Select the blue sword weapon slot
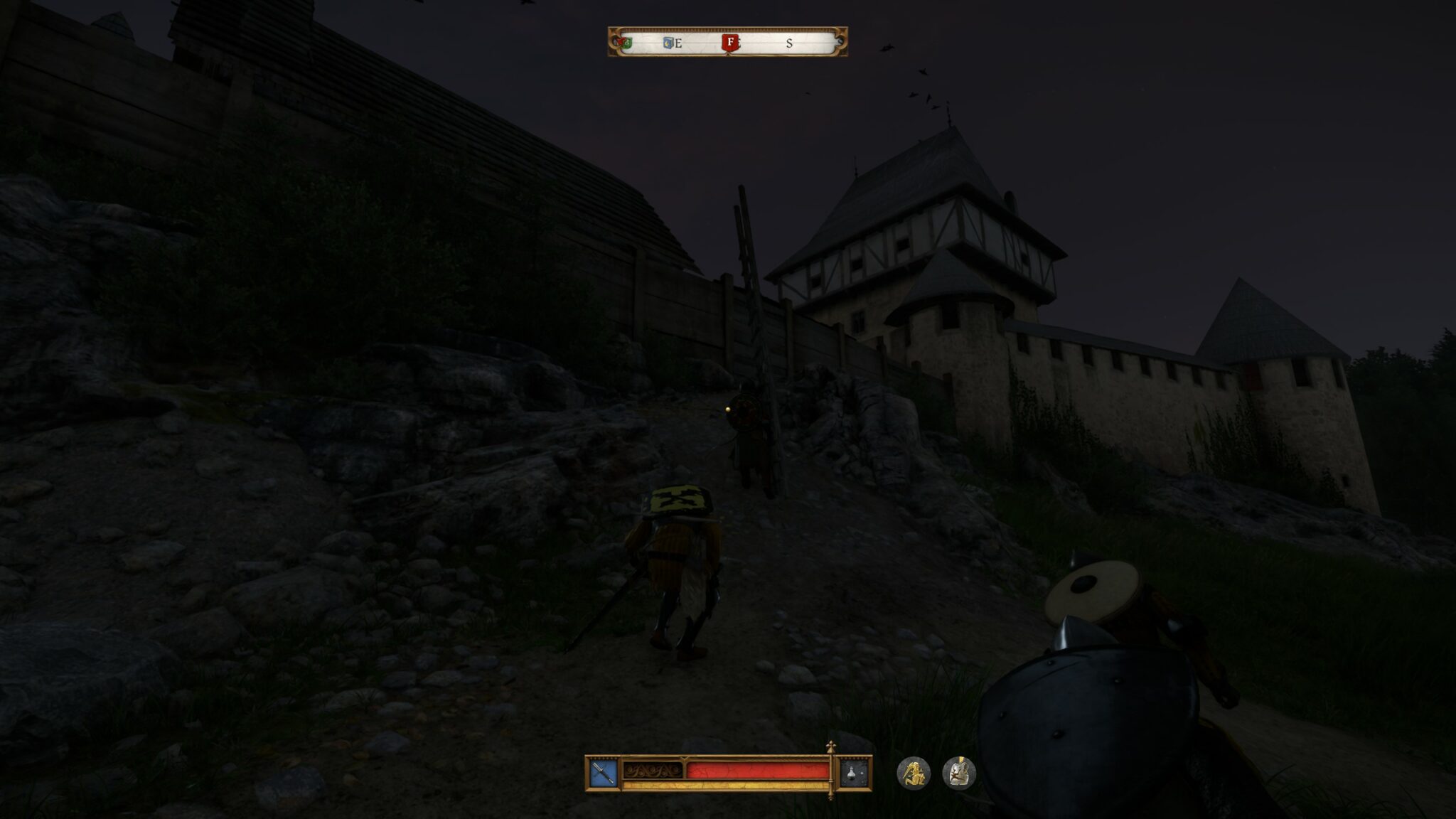The width and height of the screenshot is (1456, 819). click(603, 773)
